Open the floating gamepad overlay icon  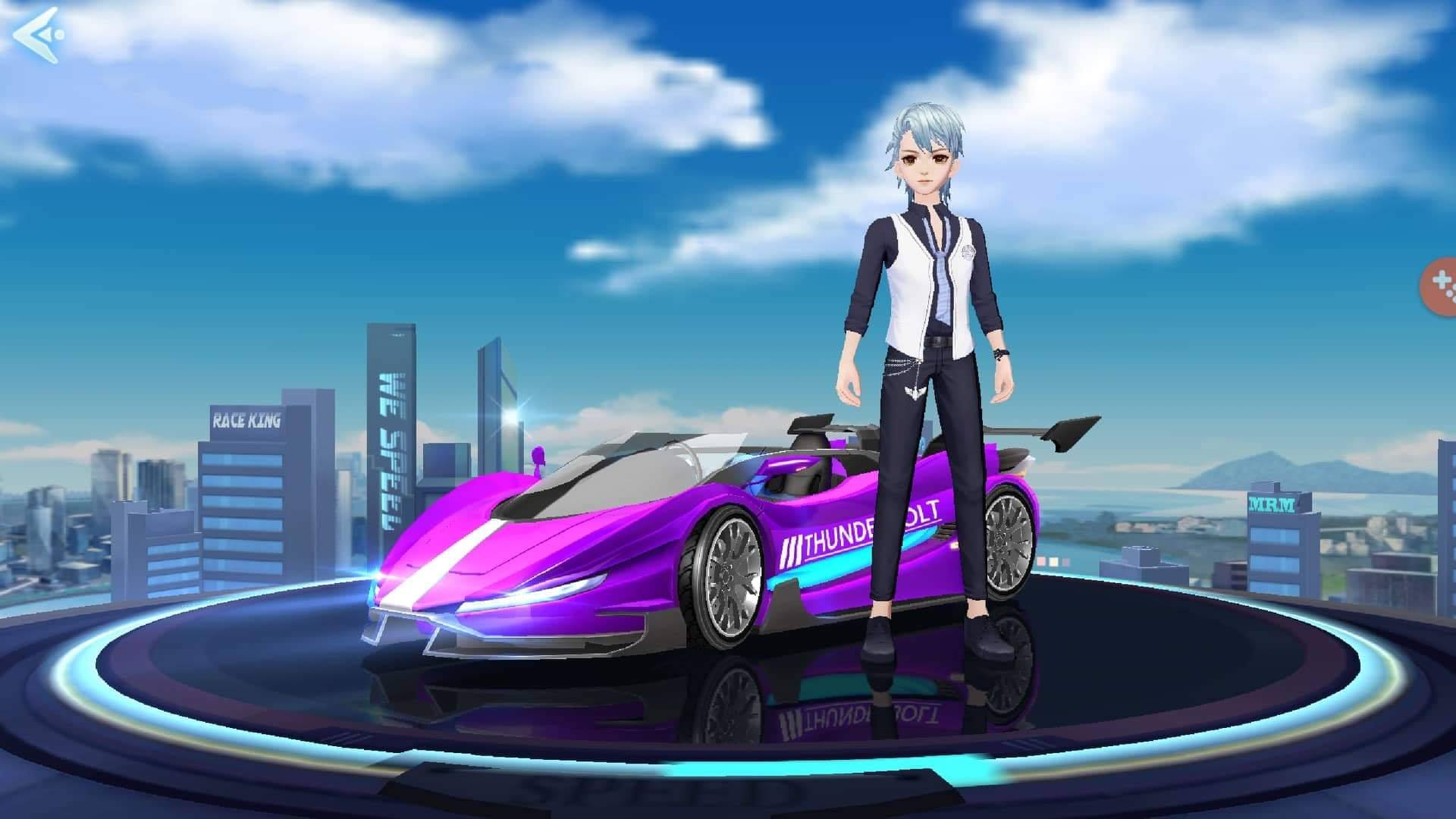coord(1440,286)
